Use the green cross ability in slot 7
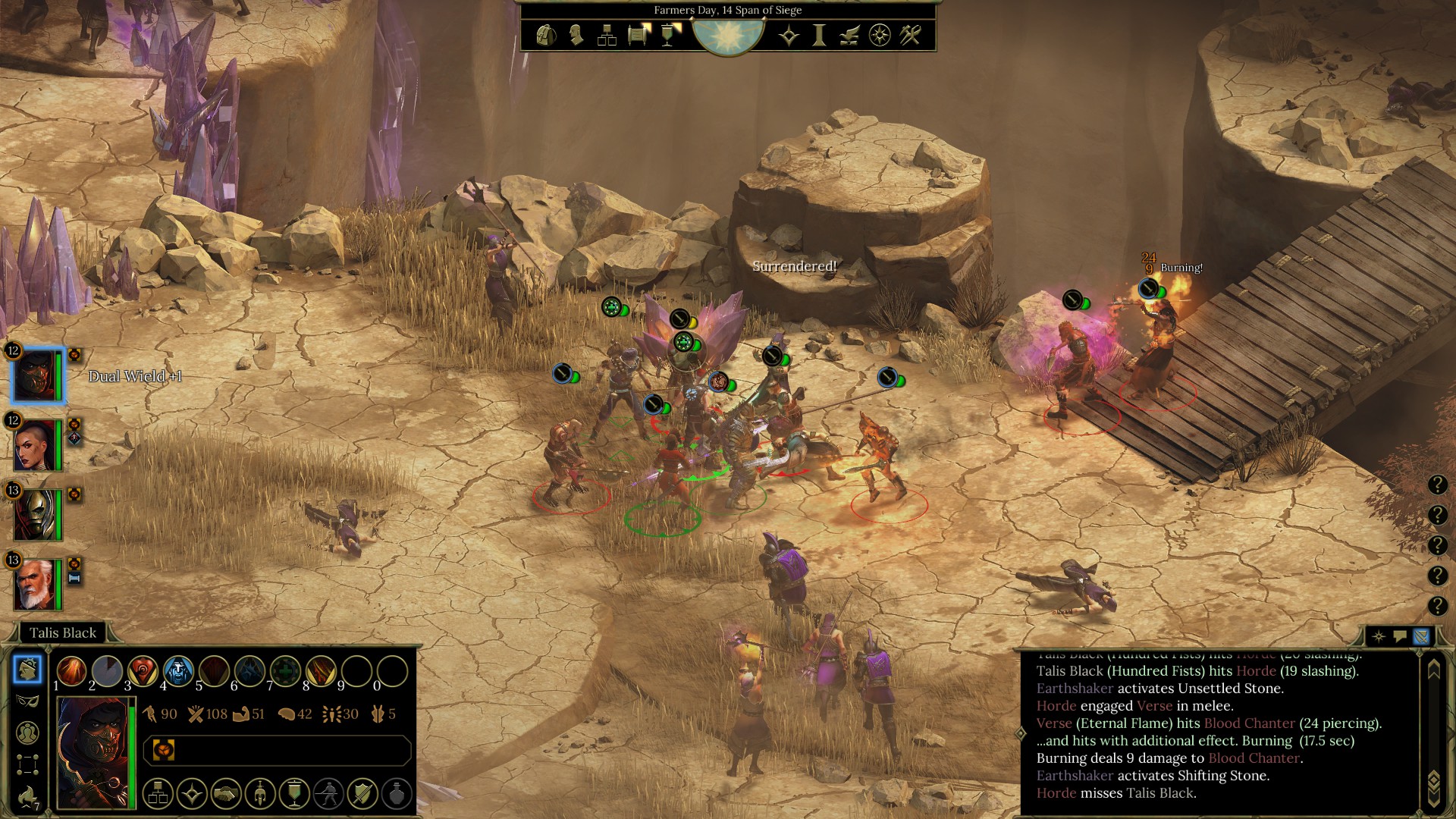 coord(285,671)
